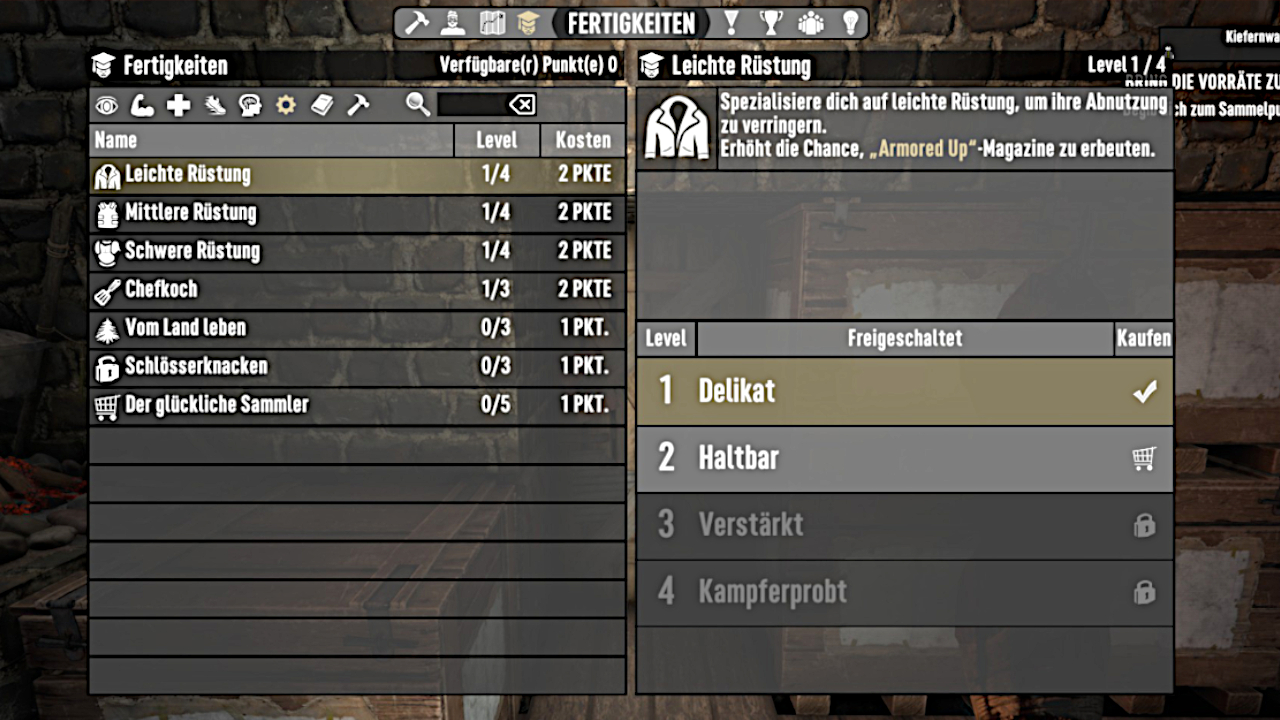Open the players group tab
1280x720 pixels.
pyautogui.click(x=810, y=22)
